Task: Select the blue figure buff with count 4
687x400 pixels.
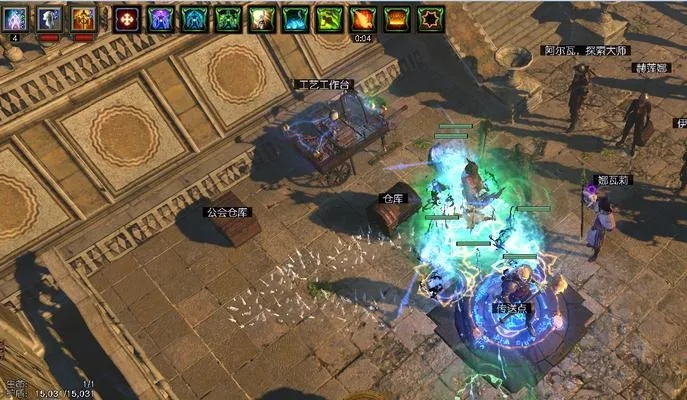Action: tap(15, 18)
